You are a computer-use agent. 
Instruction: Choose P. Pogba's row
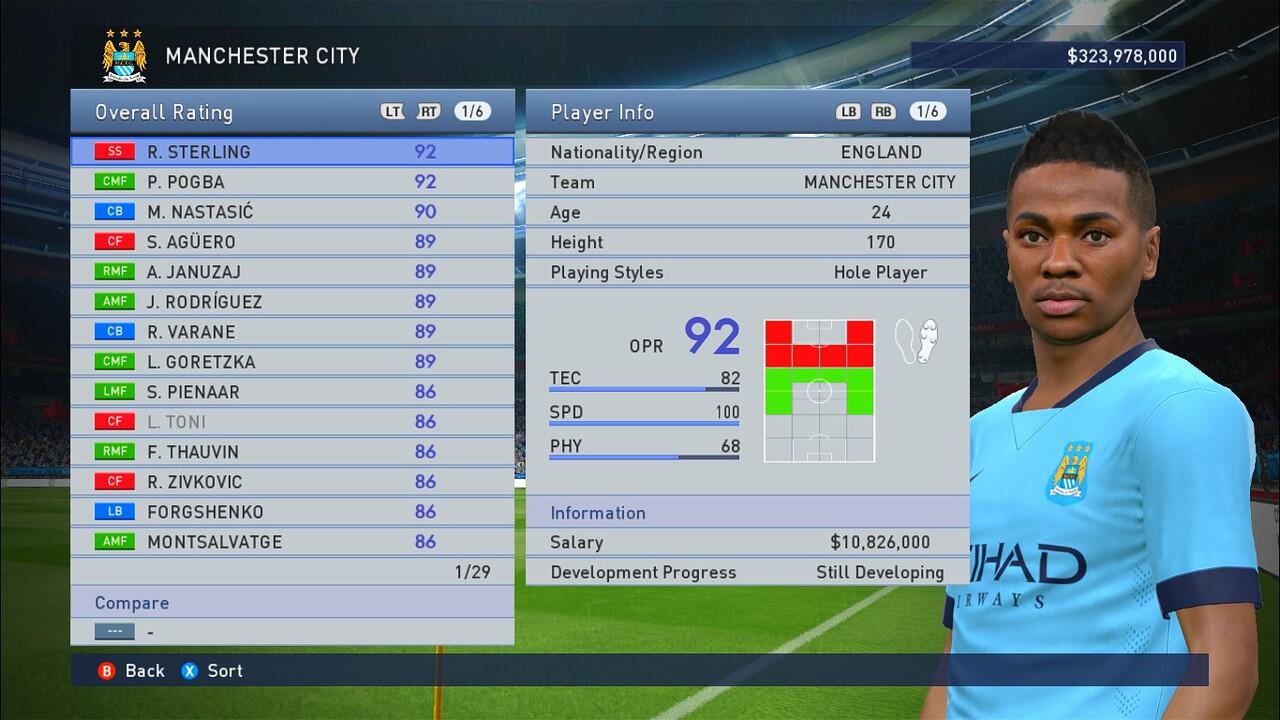[292, 182]
